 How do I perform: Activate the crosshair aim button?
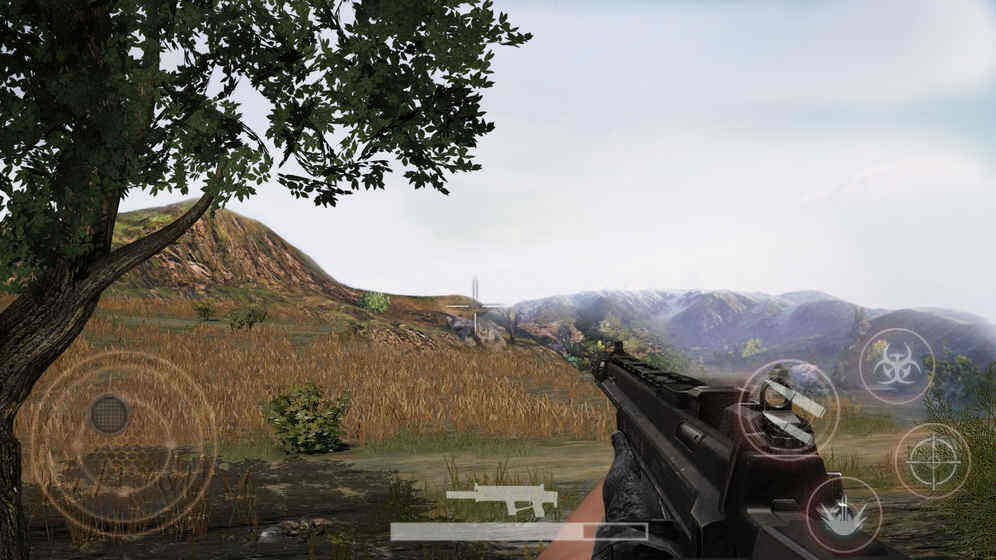click(932, 461)
